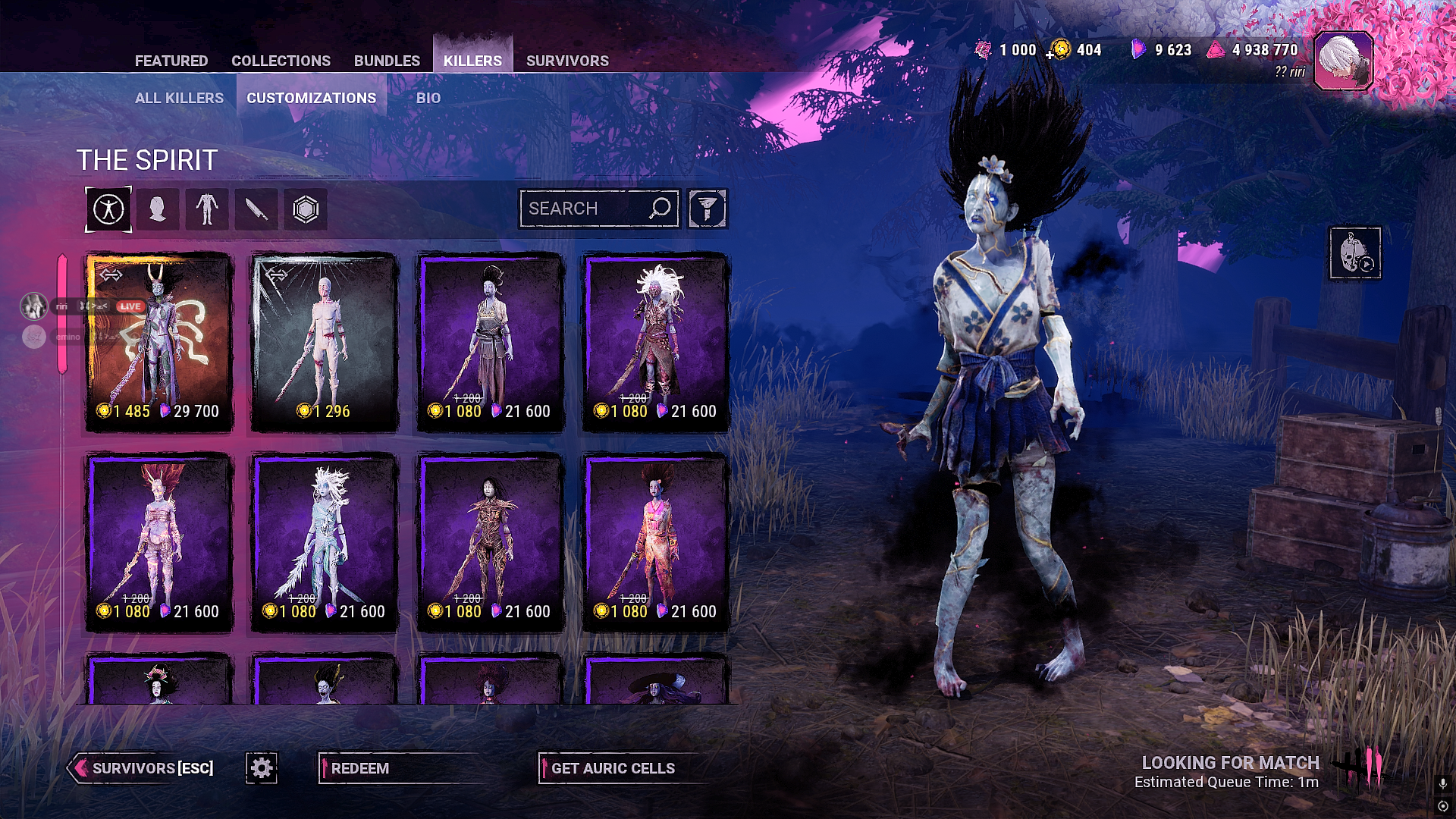Choose the white outfit priced 1 296
Viewport: 1456px width, 819px height.
[325, 342]
